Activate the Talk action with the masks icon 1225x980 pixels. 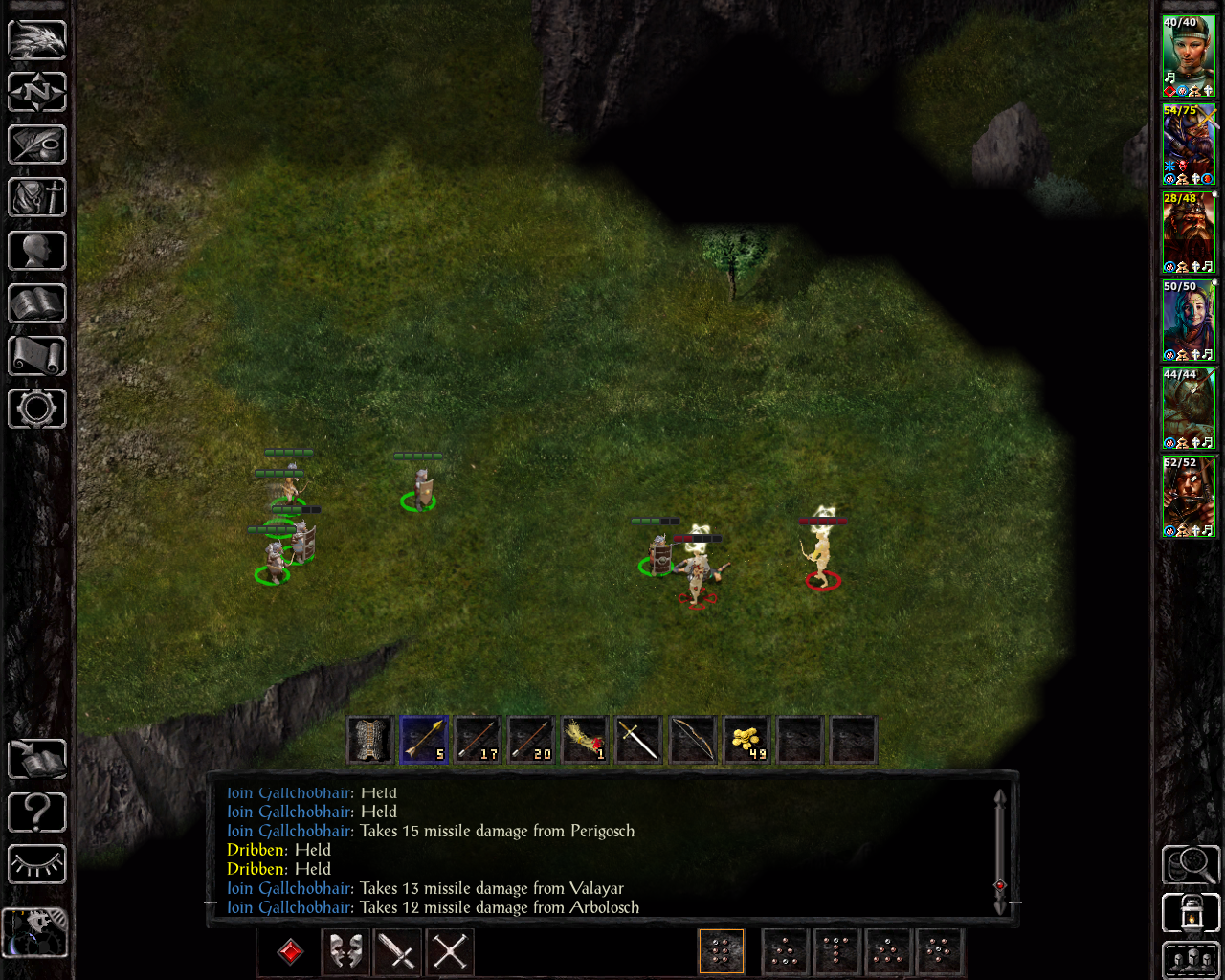pyautogui.click(x=345, y=952)
